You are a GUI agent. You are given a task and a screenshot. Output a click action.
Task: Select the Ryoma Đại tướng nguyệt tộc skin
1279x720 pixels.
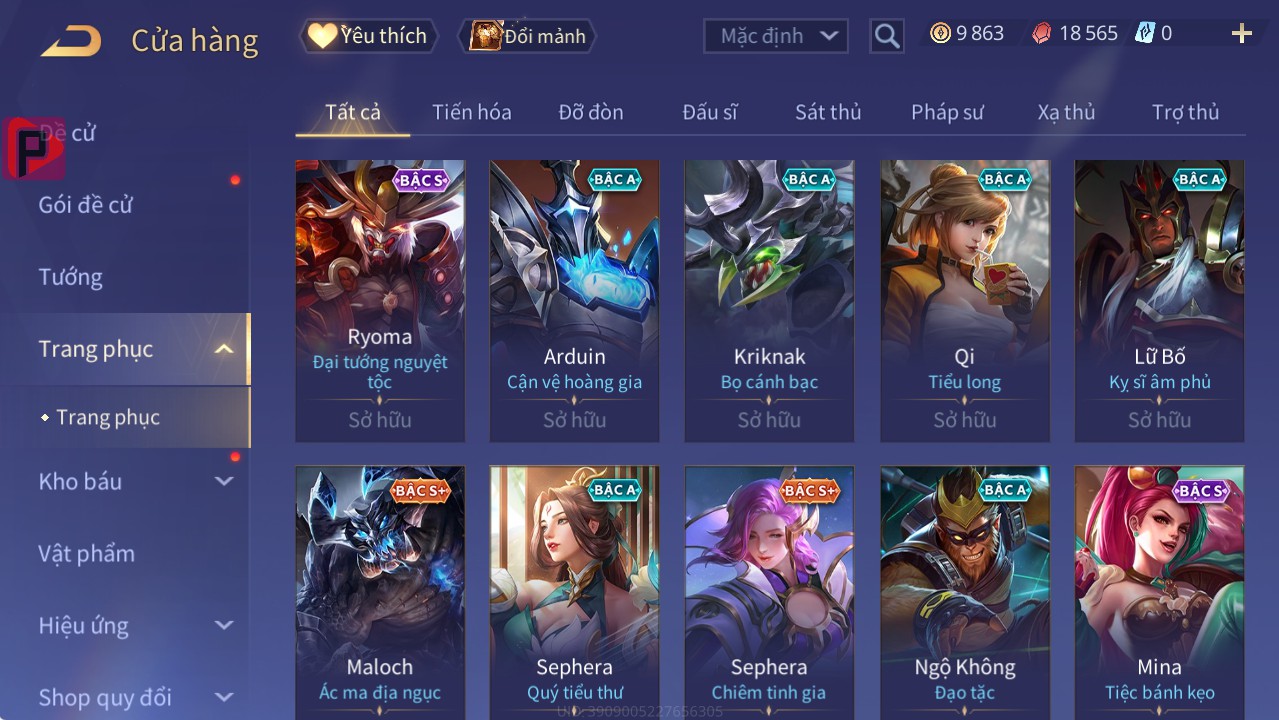coord(380,300)
